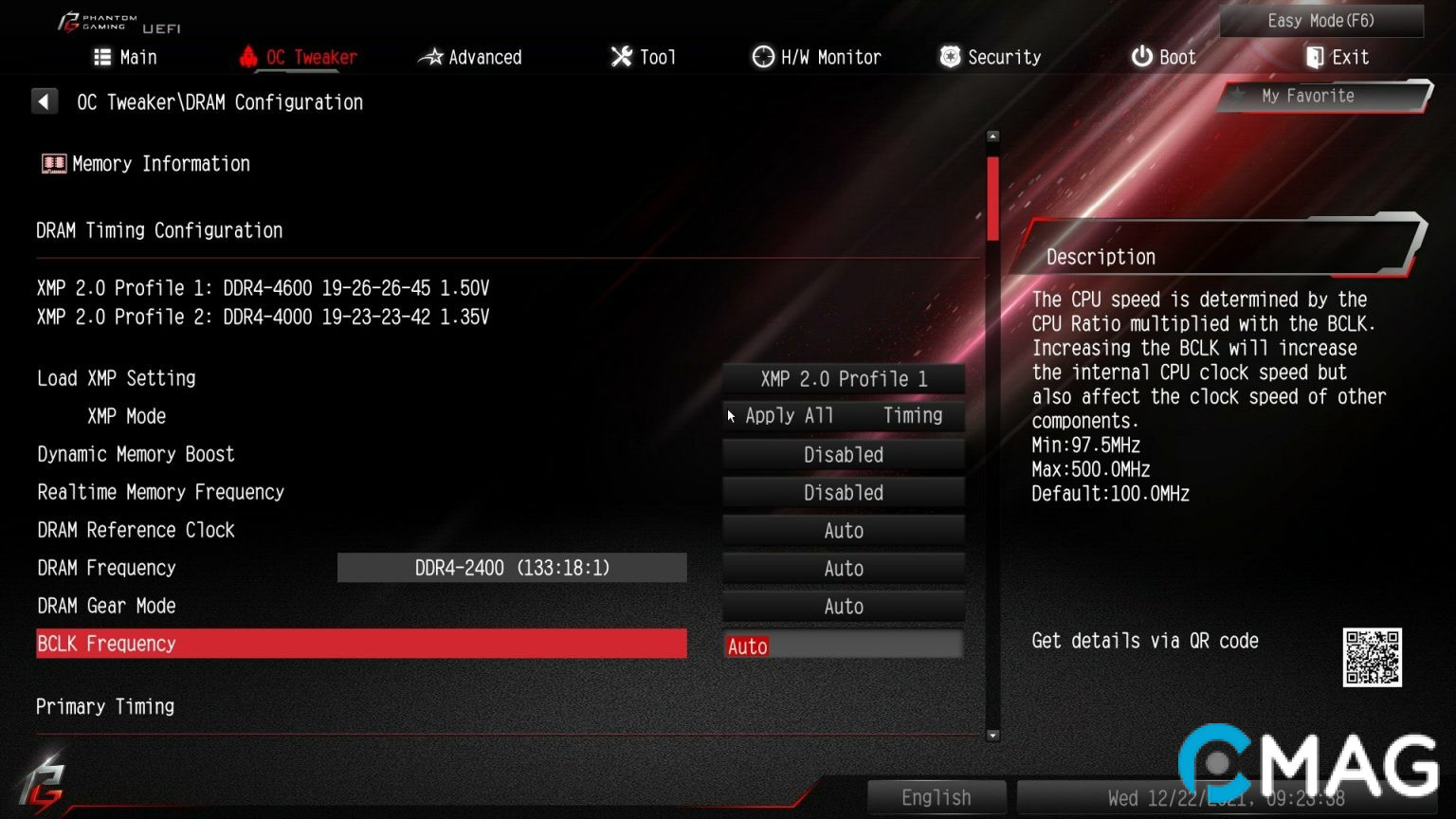Open the Exit tab

(x=1338, y=58)
